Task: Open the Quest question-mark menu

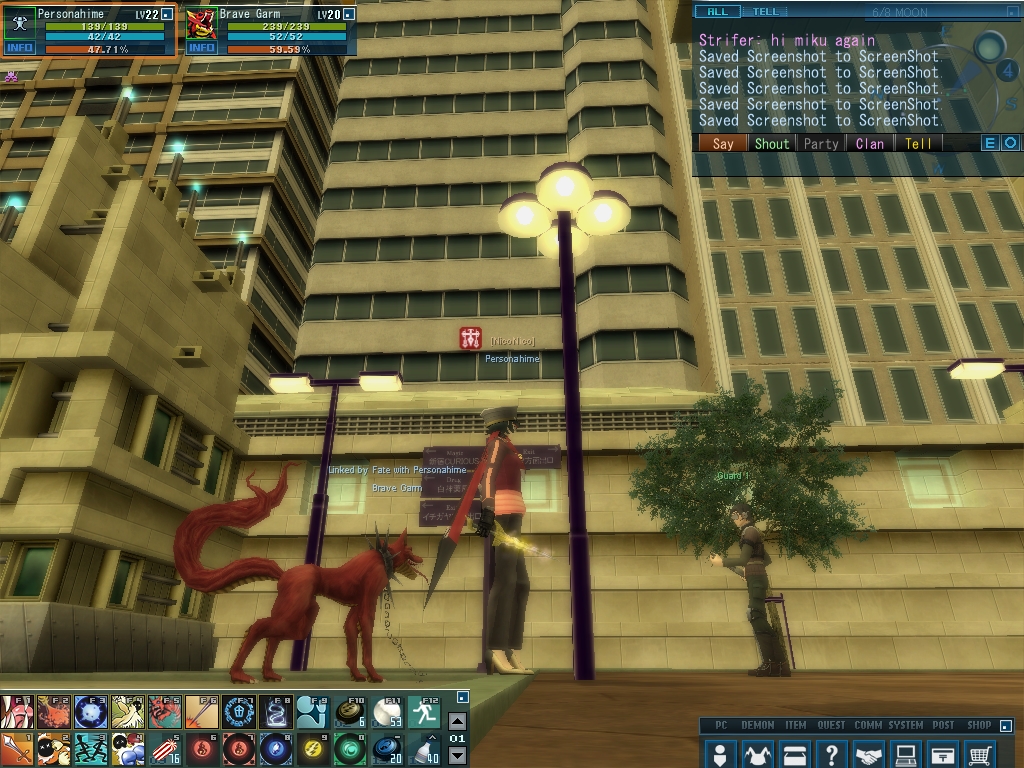Action: coord(832,753)
